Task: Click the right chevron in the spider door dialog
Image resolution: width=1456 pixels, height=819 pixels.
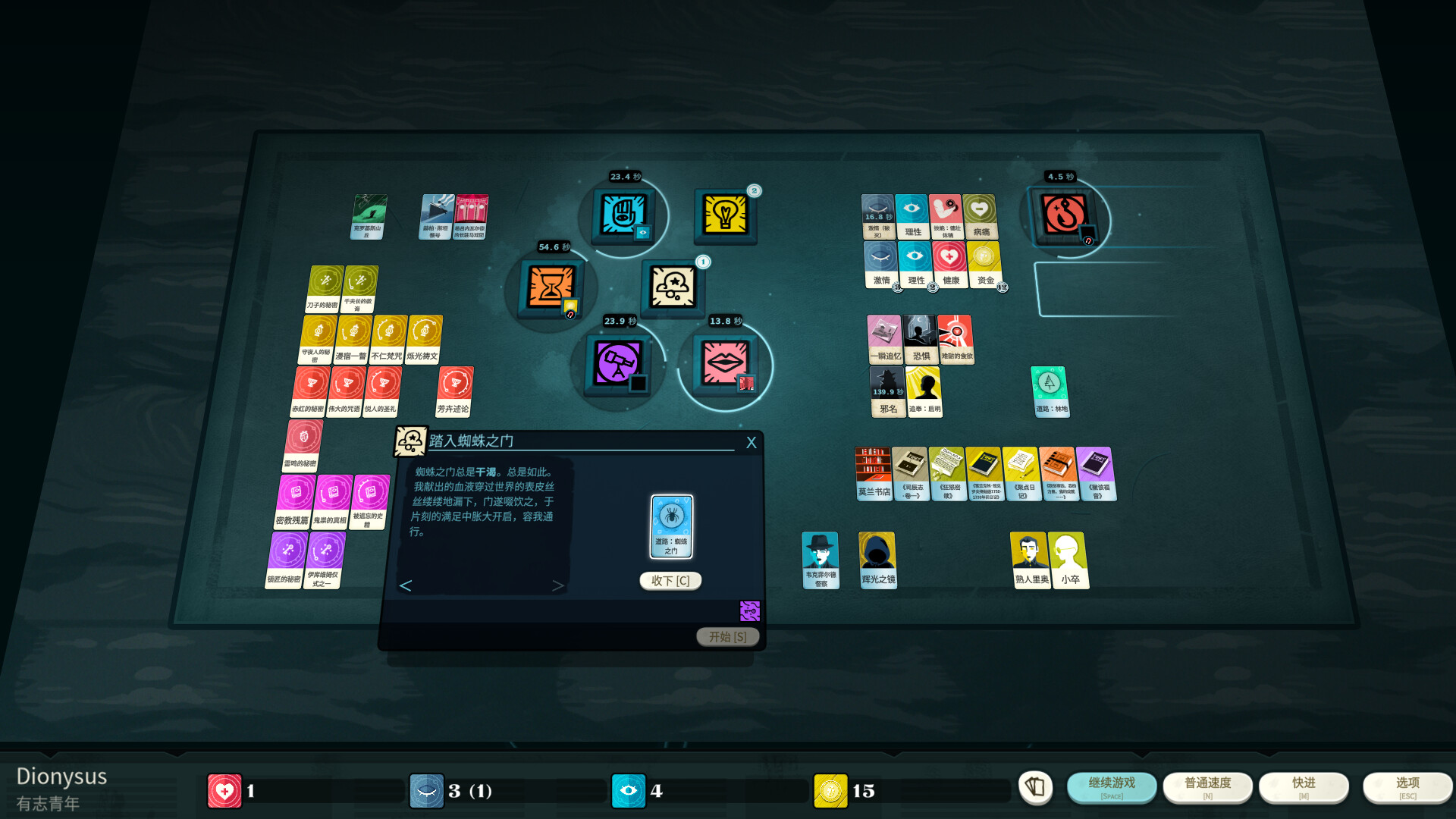Action: tap(557, 585)
